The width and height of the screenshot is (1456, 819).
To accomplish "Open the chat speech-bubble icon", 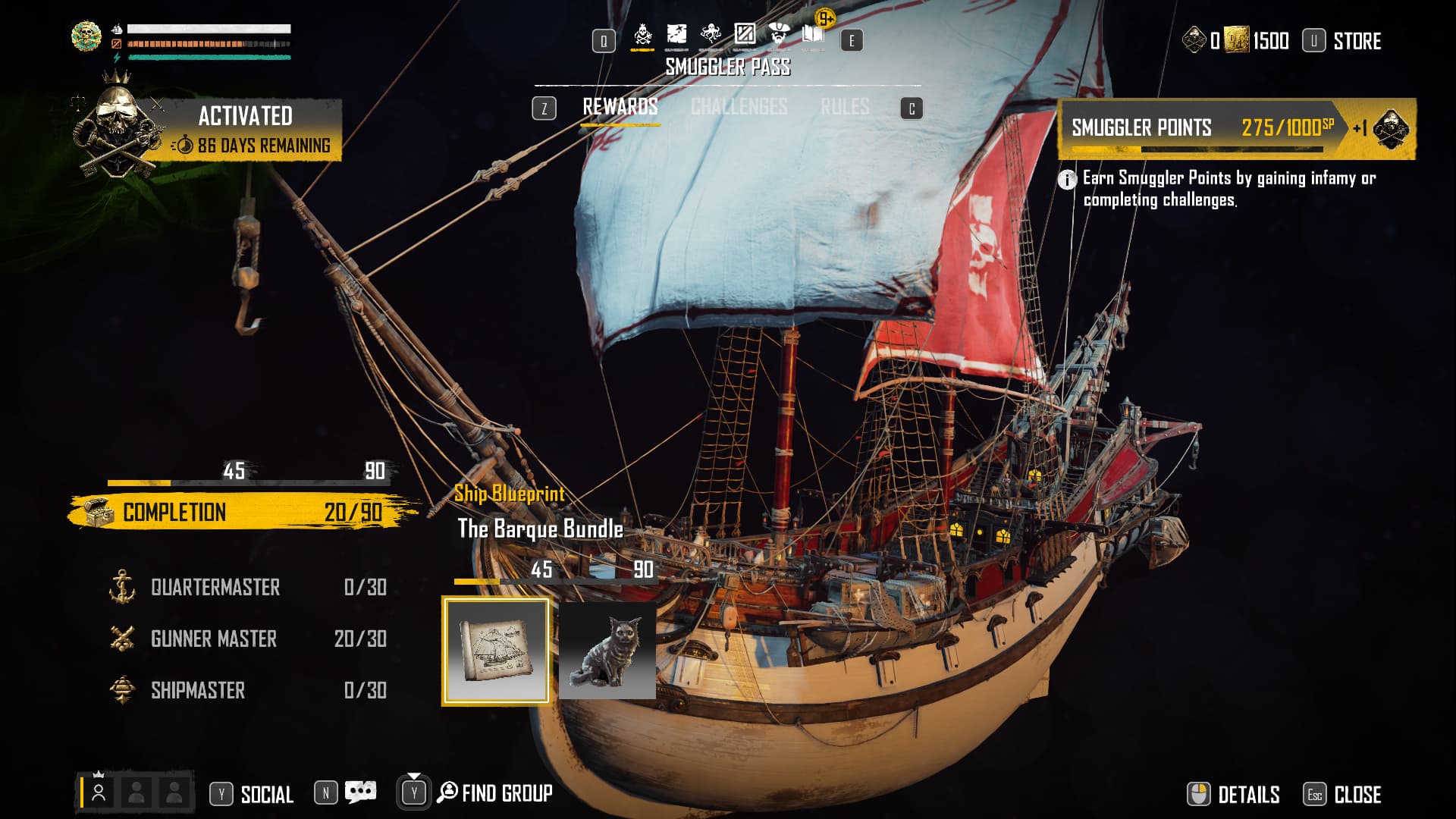I will click(360, 793).
